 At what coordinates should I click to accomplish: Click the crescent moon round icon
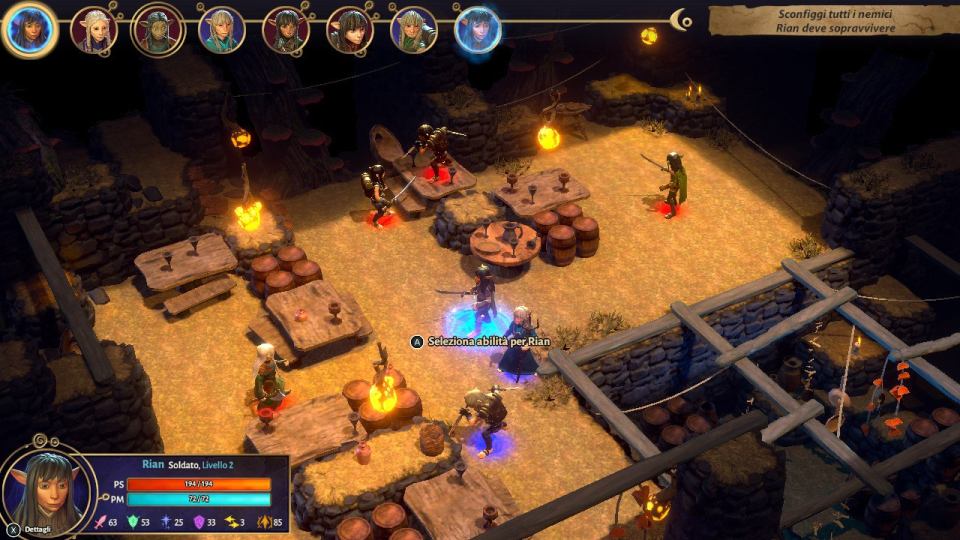click(681, 19)
